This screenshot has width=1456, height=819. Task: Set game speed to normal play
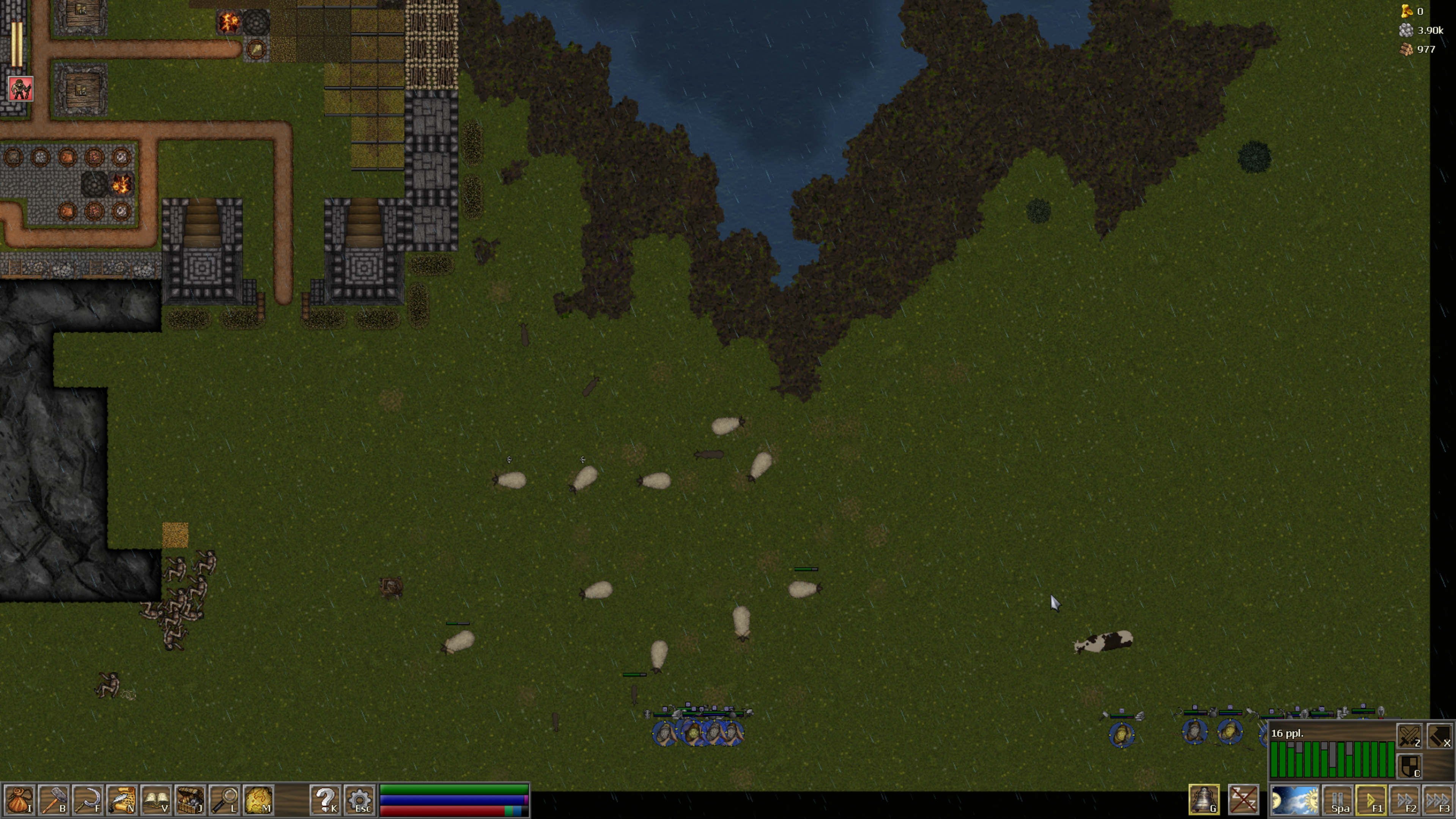pyautogui.click(x=1372, y=800)
